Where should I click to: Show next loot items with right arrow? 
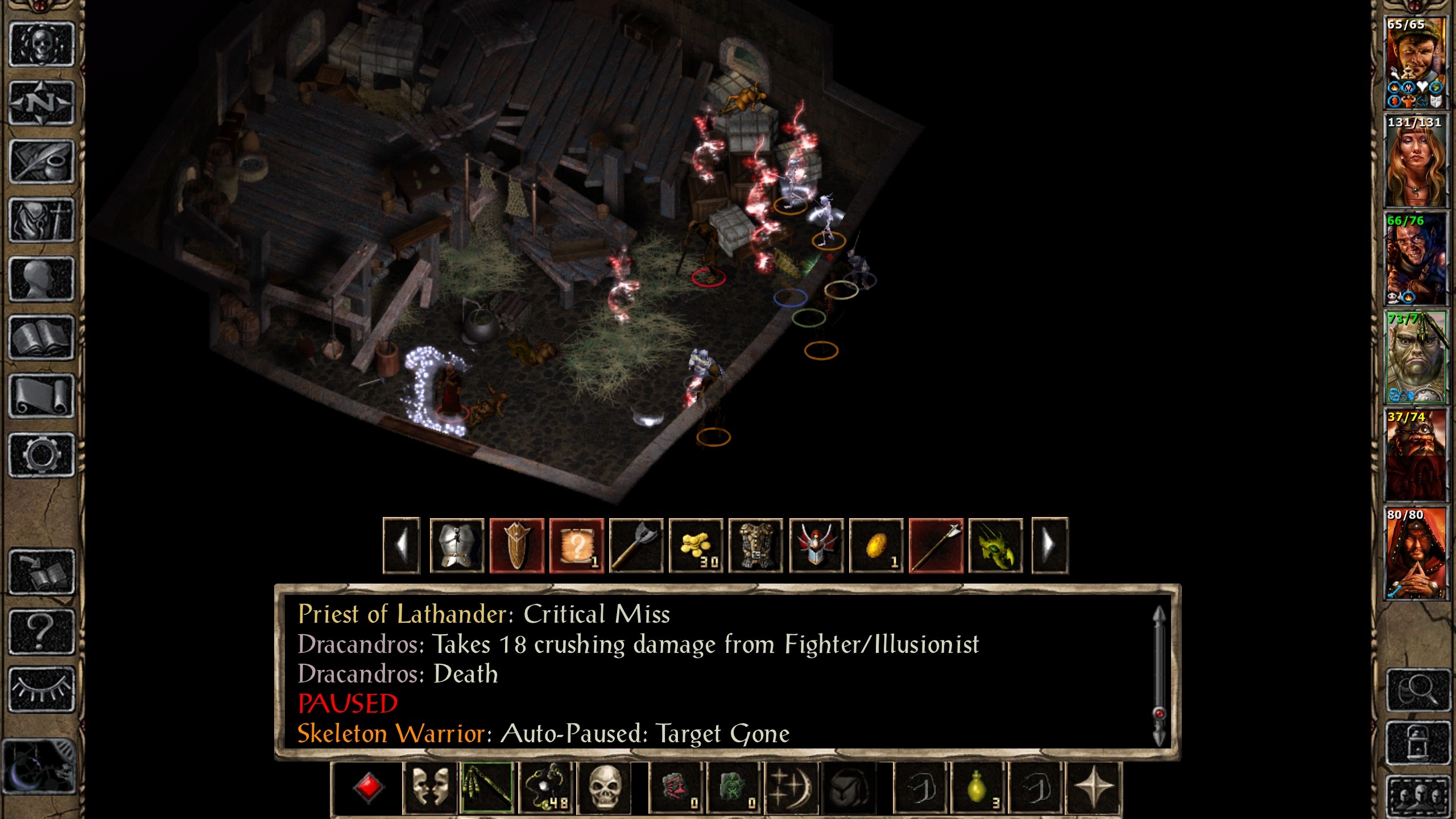click(1049, 546)
